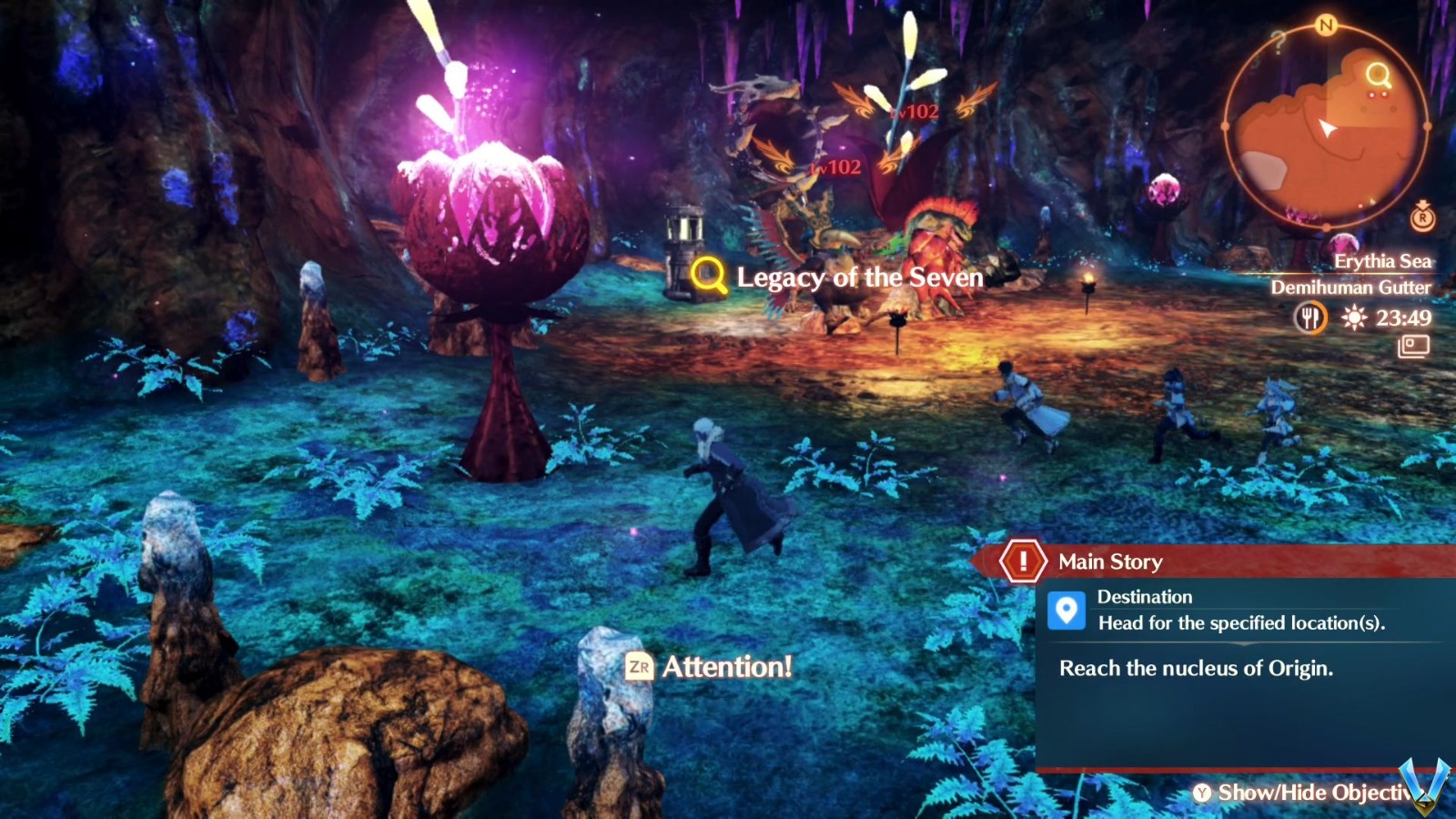The image size is (1456, 819).
Task: Expand the chevron under the Destination description
Action: 1244,643
